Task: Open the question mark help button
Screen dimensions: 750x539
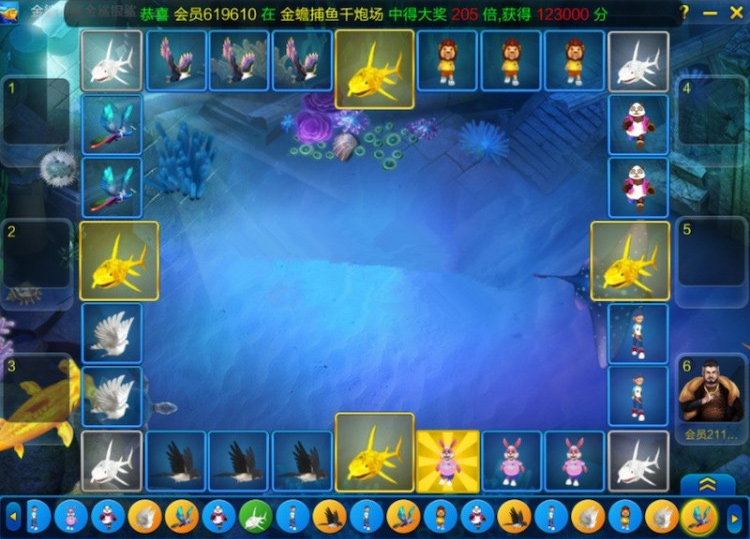Action: (684, 13)
